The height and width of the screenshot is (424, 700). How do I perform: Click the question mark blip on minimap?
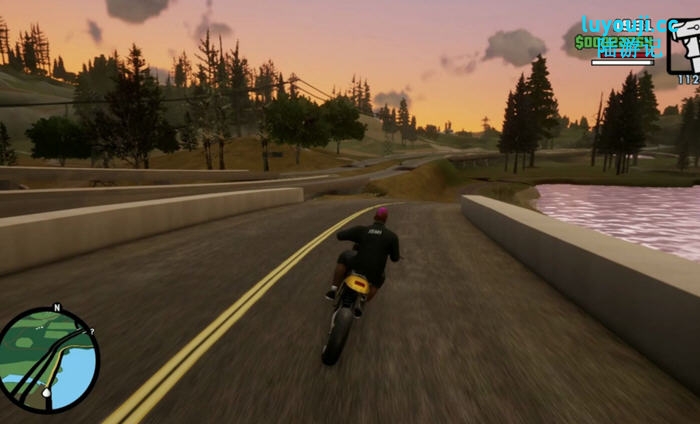point(90,330)
